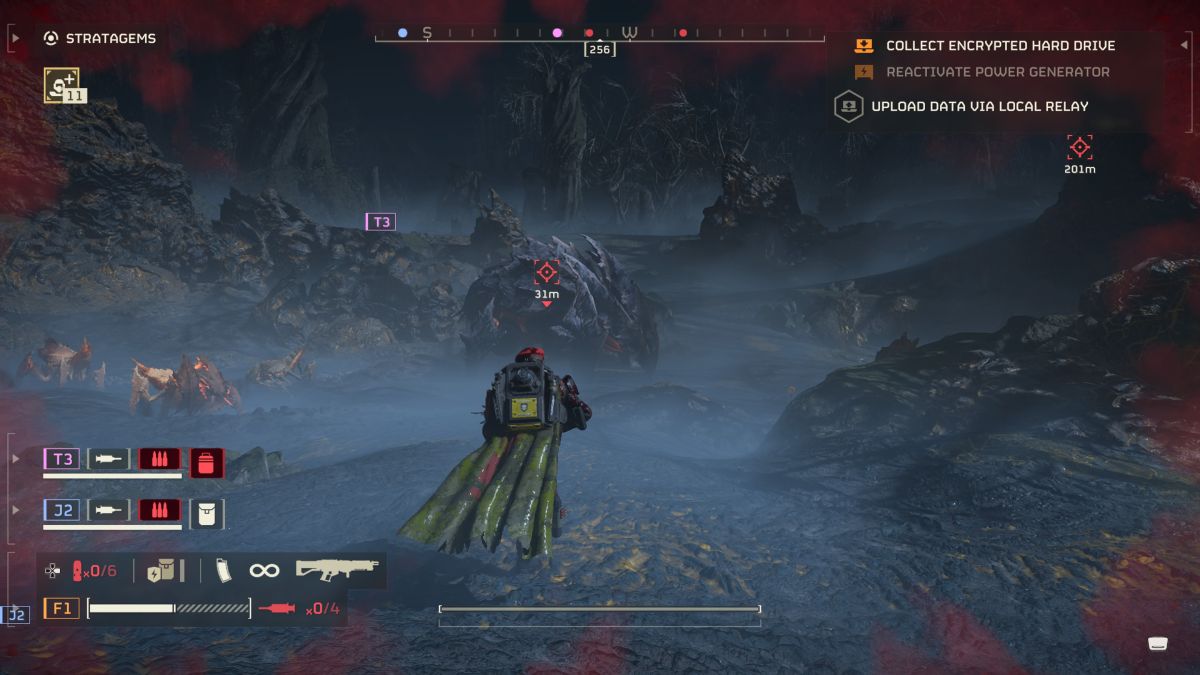Select the Reinforce stratagem icon

(61, 84)
